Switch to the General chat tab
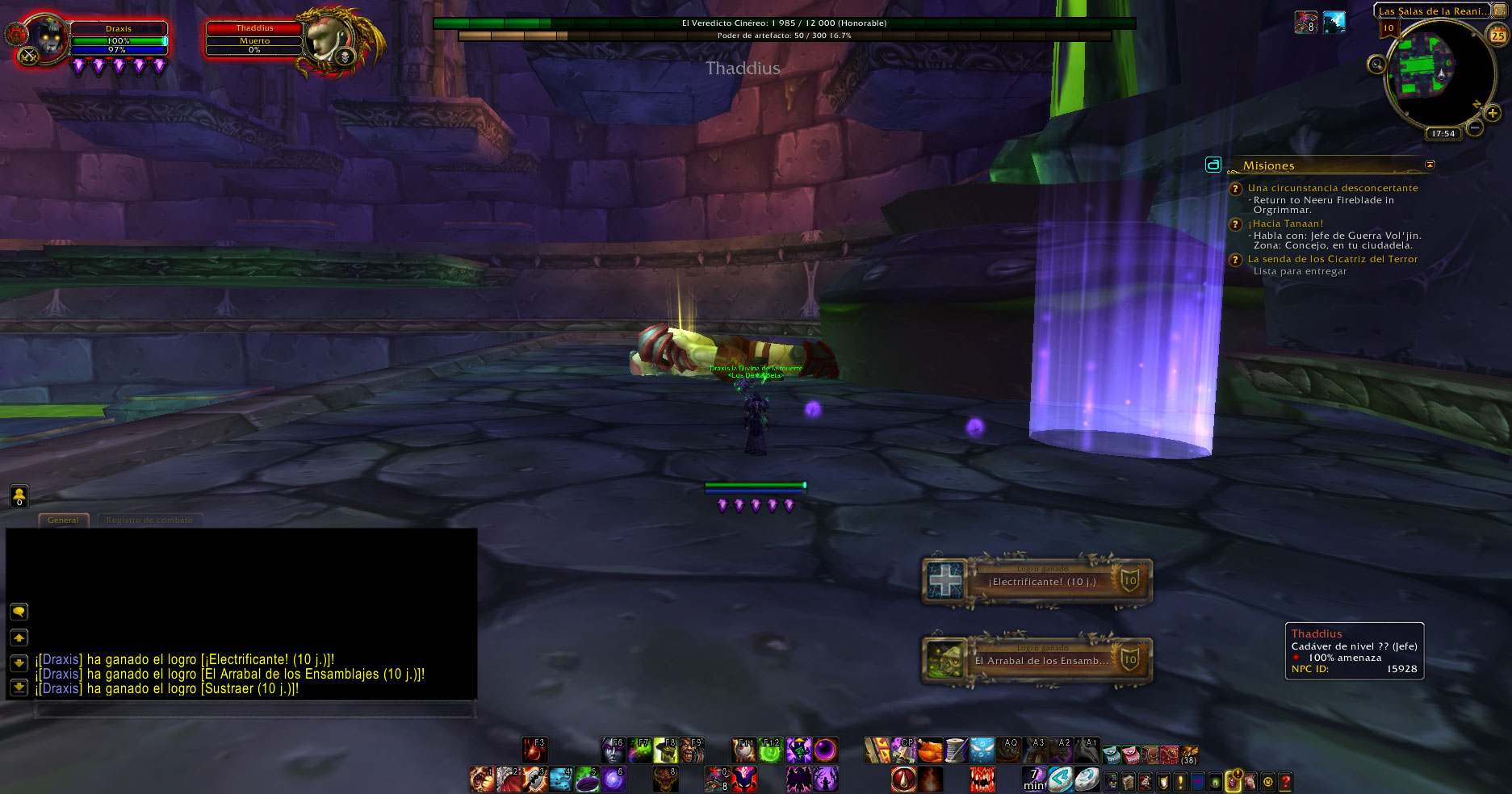This screenshot has height=794, width=1512. pos(63,520)
